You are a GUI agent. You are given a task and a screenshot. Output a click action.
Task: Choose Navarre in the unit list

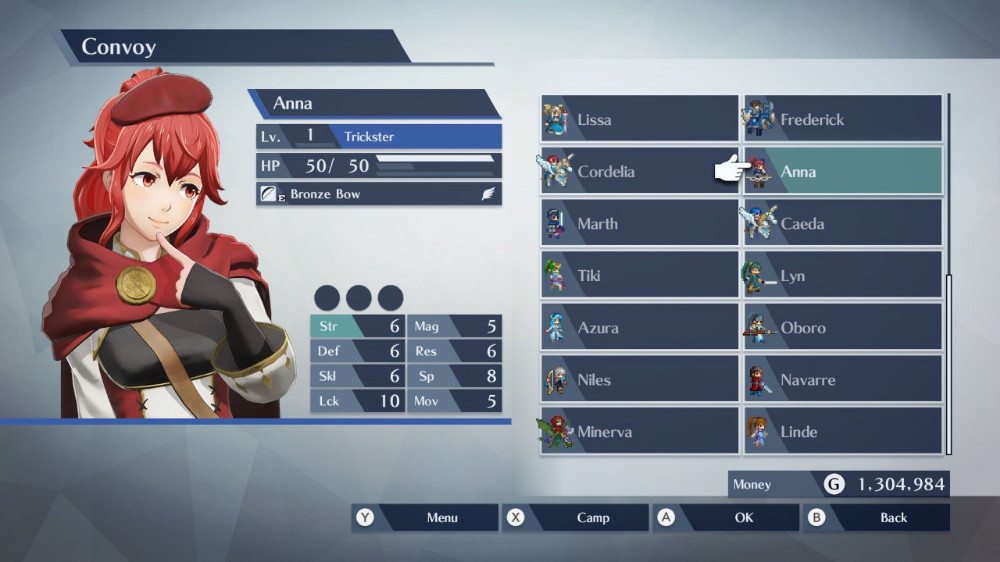(x=842, y=379)
